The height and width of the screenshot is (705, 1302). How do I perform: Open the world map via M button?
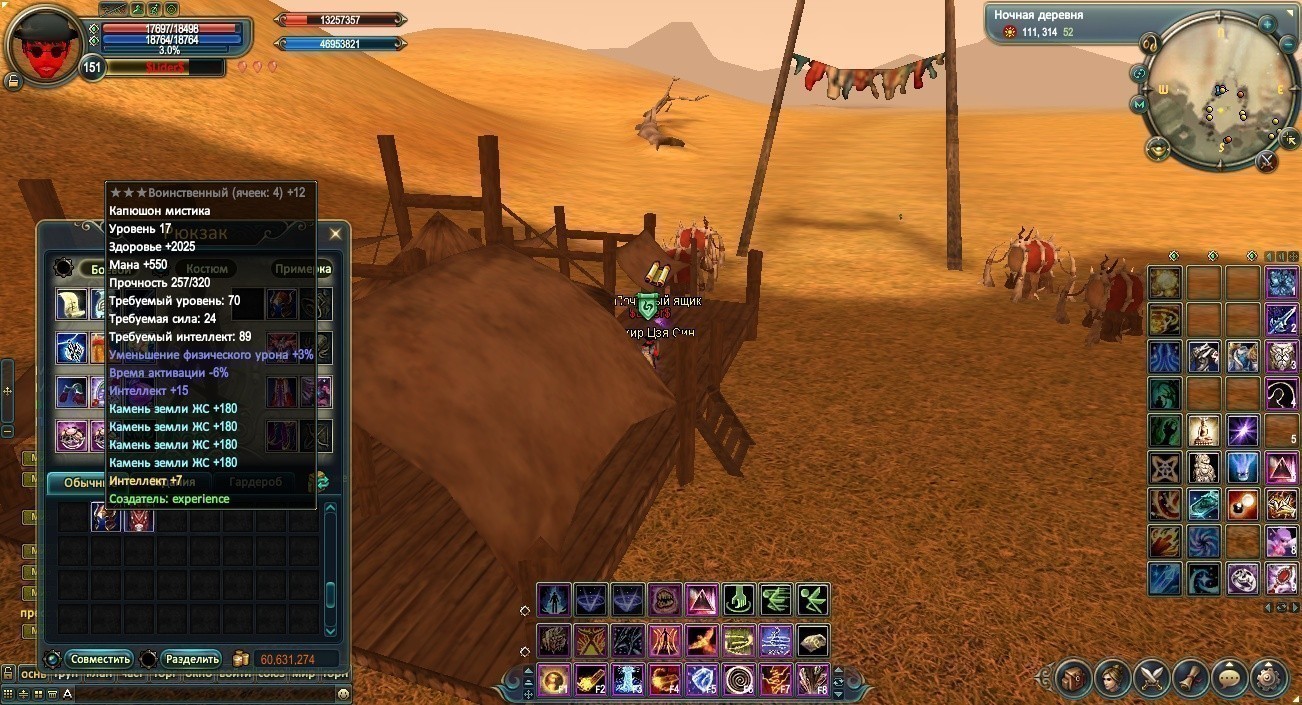tap(1138, 103)
